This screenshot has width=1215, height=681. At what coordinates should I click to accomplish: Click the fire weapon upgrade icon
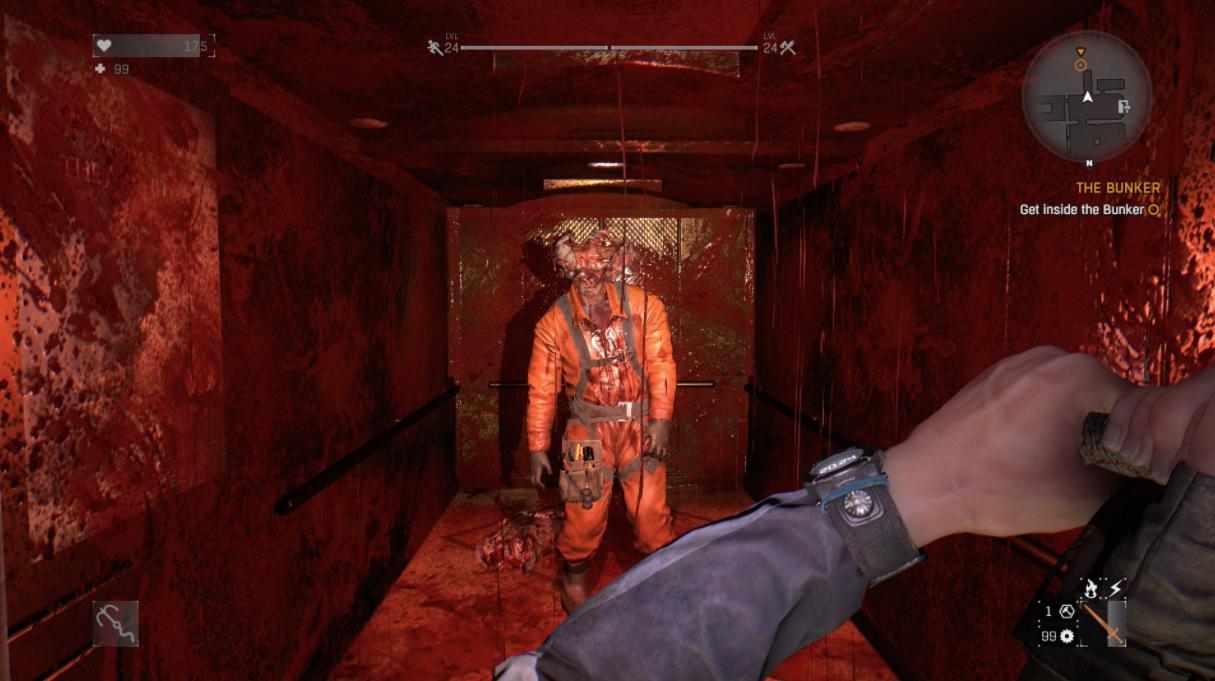pyautogui.click(x=1092, y=590)
